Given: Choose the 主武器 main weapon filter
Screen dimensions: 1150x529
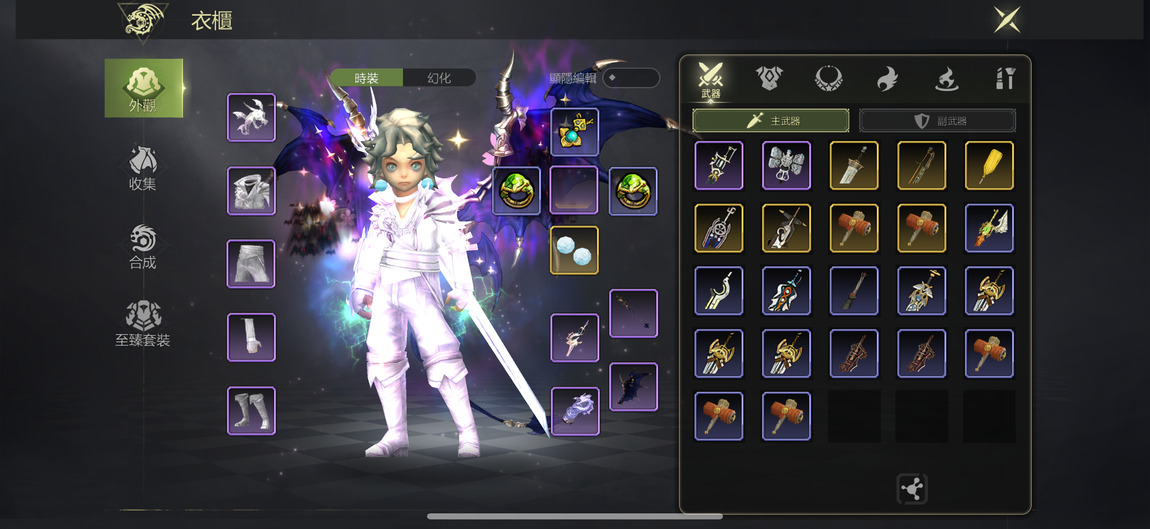Looking at the screenshot, I should pos(771,121).
